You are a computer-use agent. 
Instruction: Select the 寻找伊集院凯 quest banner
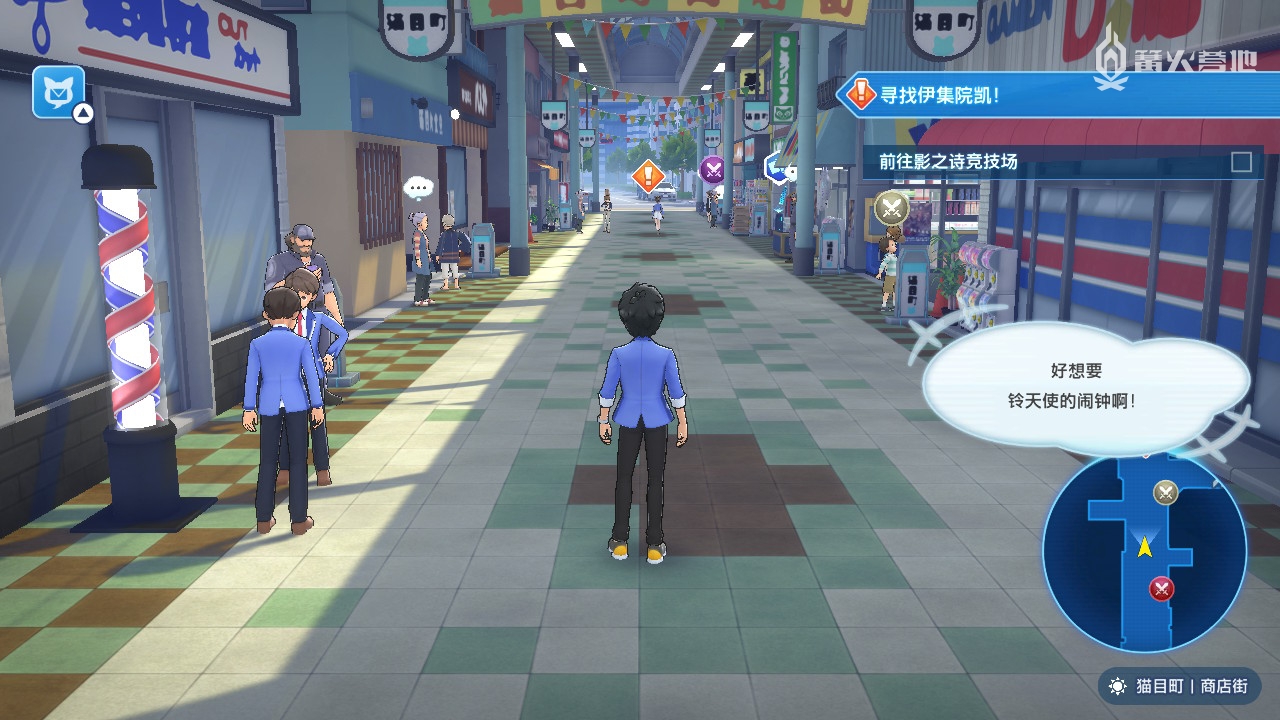(1050, 95)
